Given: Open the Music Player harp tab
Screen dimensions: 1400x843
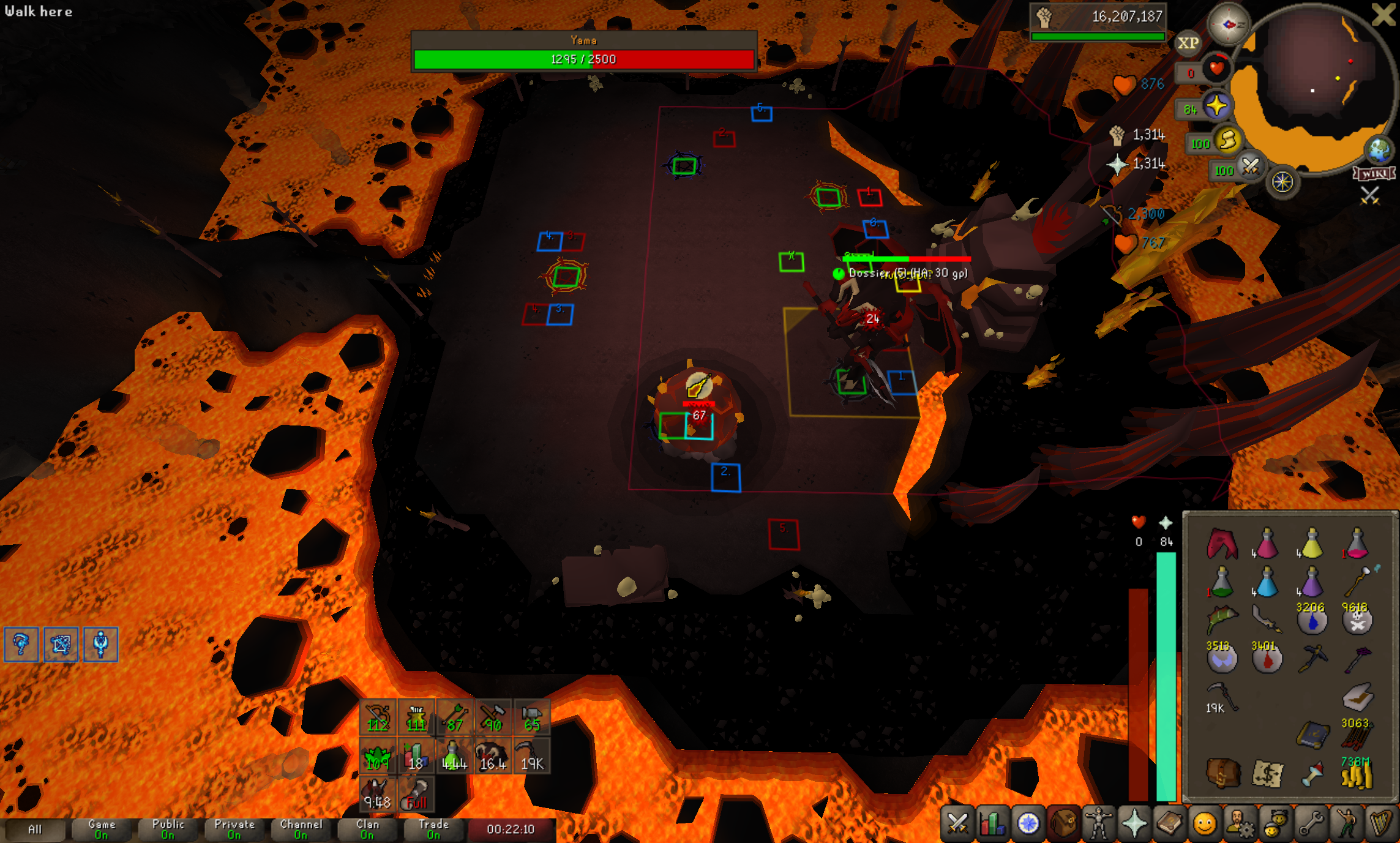Looking at the screenshot, I should pyautogui.click(x=1381, y=823).
